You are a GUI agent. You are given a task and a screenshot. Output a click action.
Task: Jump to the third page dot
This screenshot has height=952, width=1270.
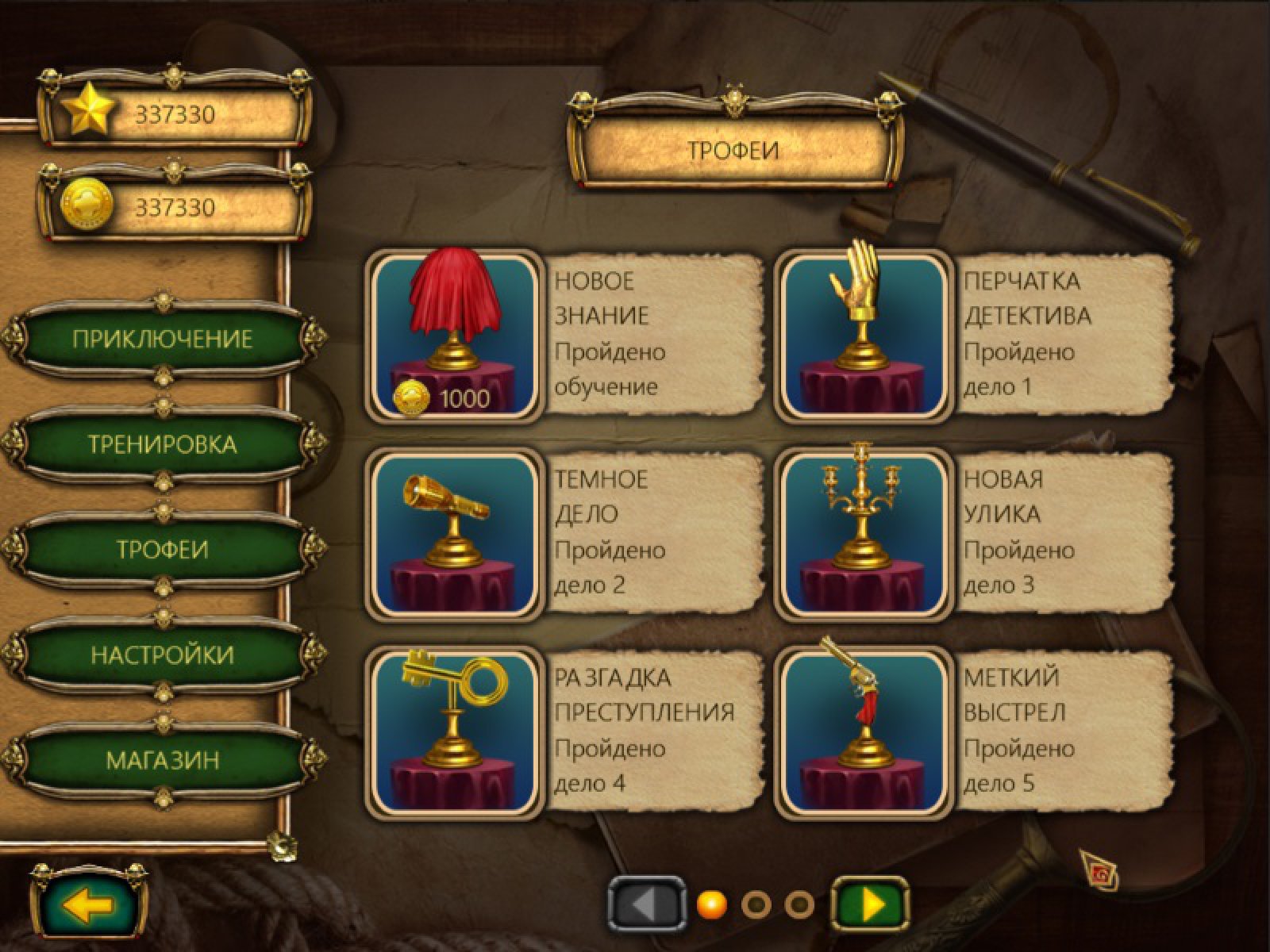tap(799, 904)
